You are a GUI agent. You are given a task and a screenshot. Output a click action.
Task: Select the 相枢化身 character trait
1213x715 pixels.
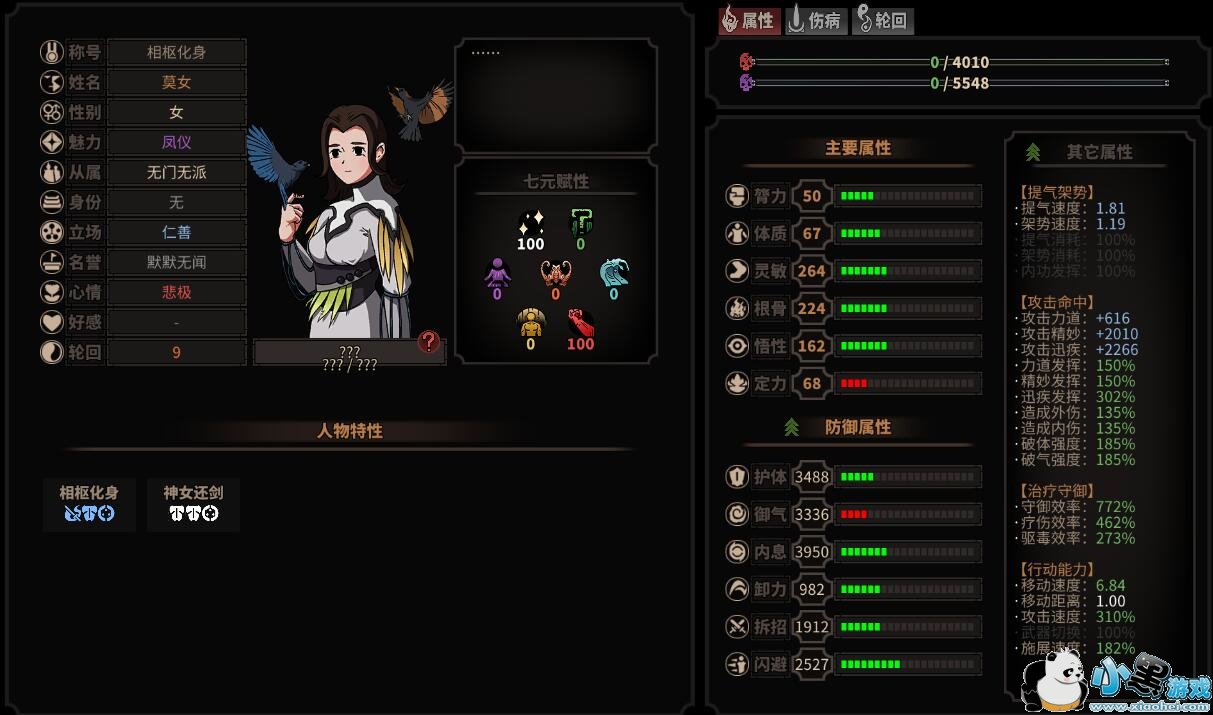click(x=89, y=504)
